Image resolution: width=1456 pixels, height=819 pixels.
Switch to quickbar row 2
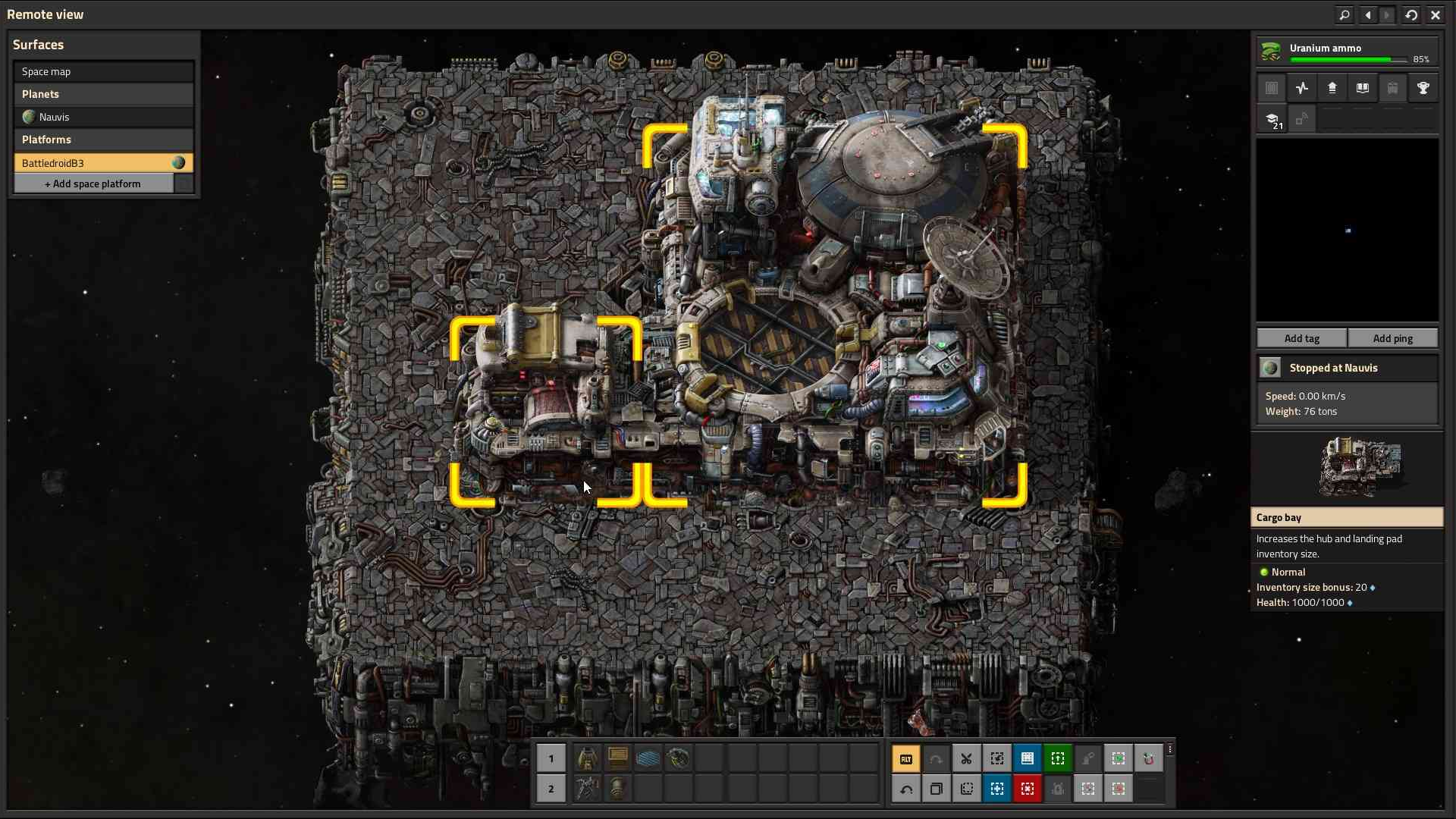click(x=551, y=789)
